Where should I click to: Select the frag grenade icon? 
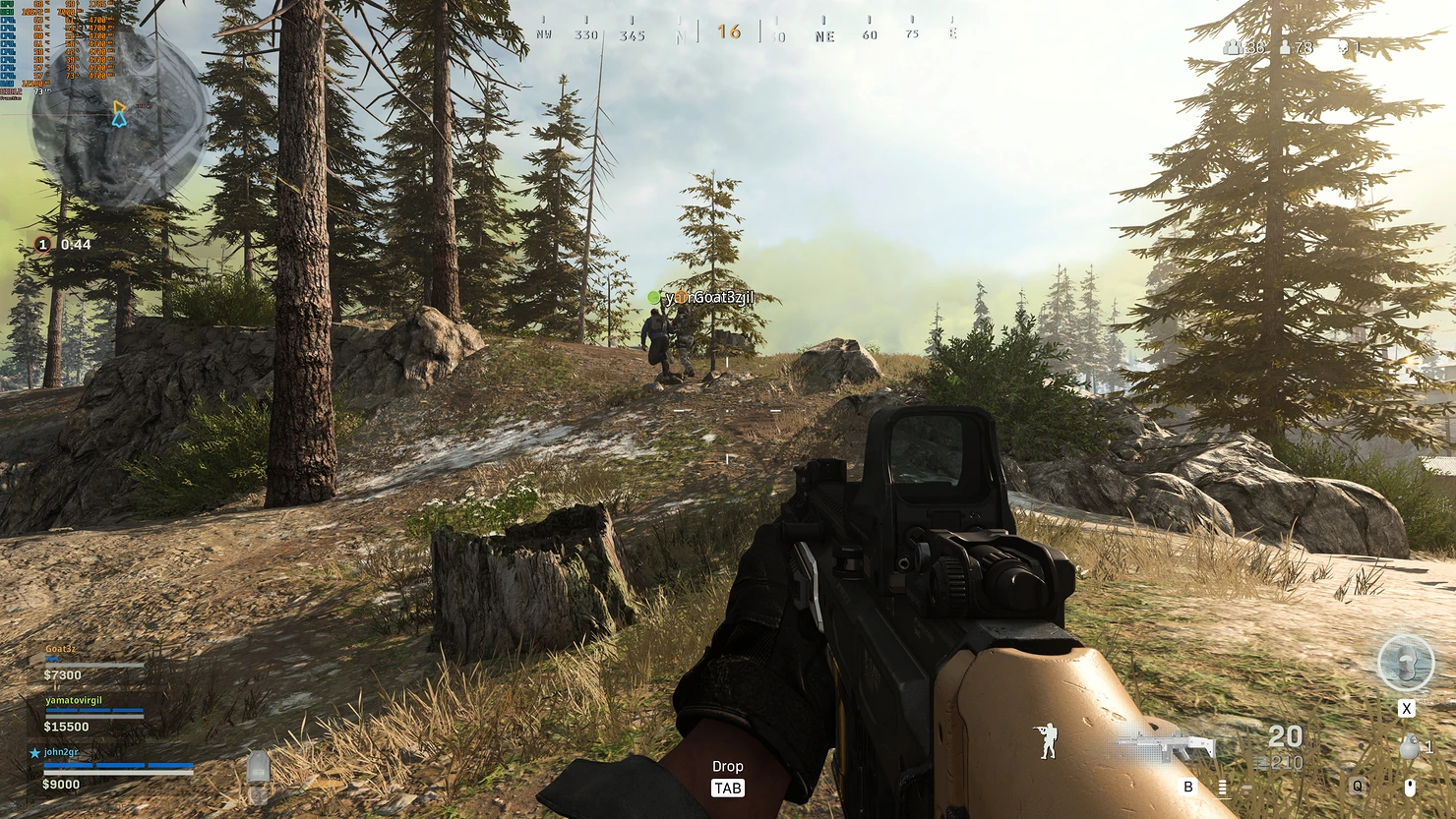[x=1410, y=747]
